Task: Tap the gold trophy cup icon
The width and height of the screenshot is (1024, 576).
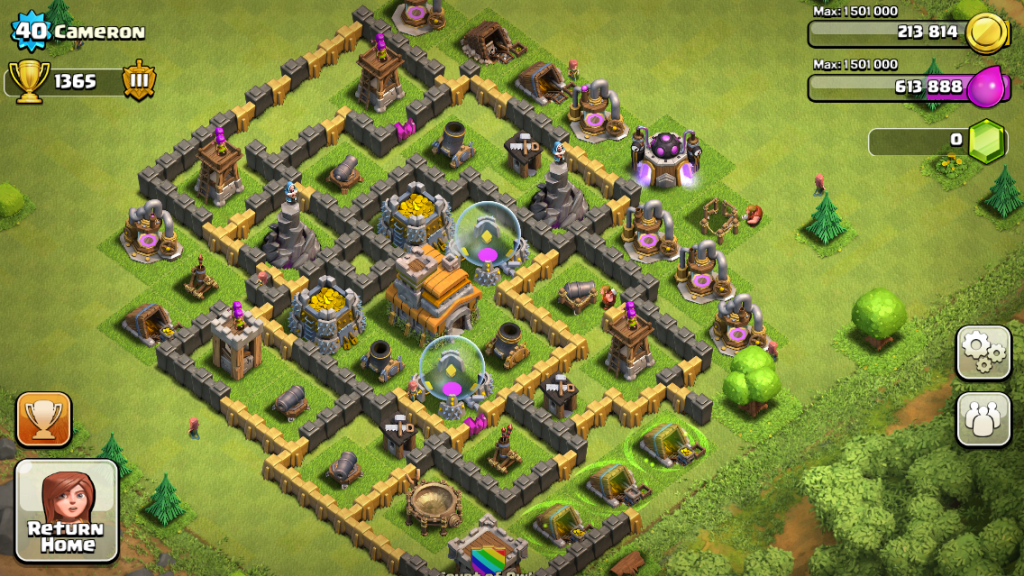Action: (28, 80)
